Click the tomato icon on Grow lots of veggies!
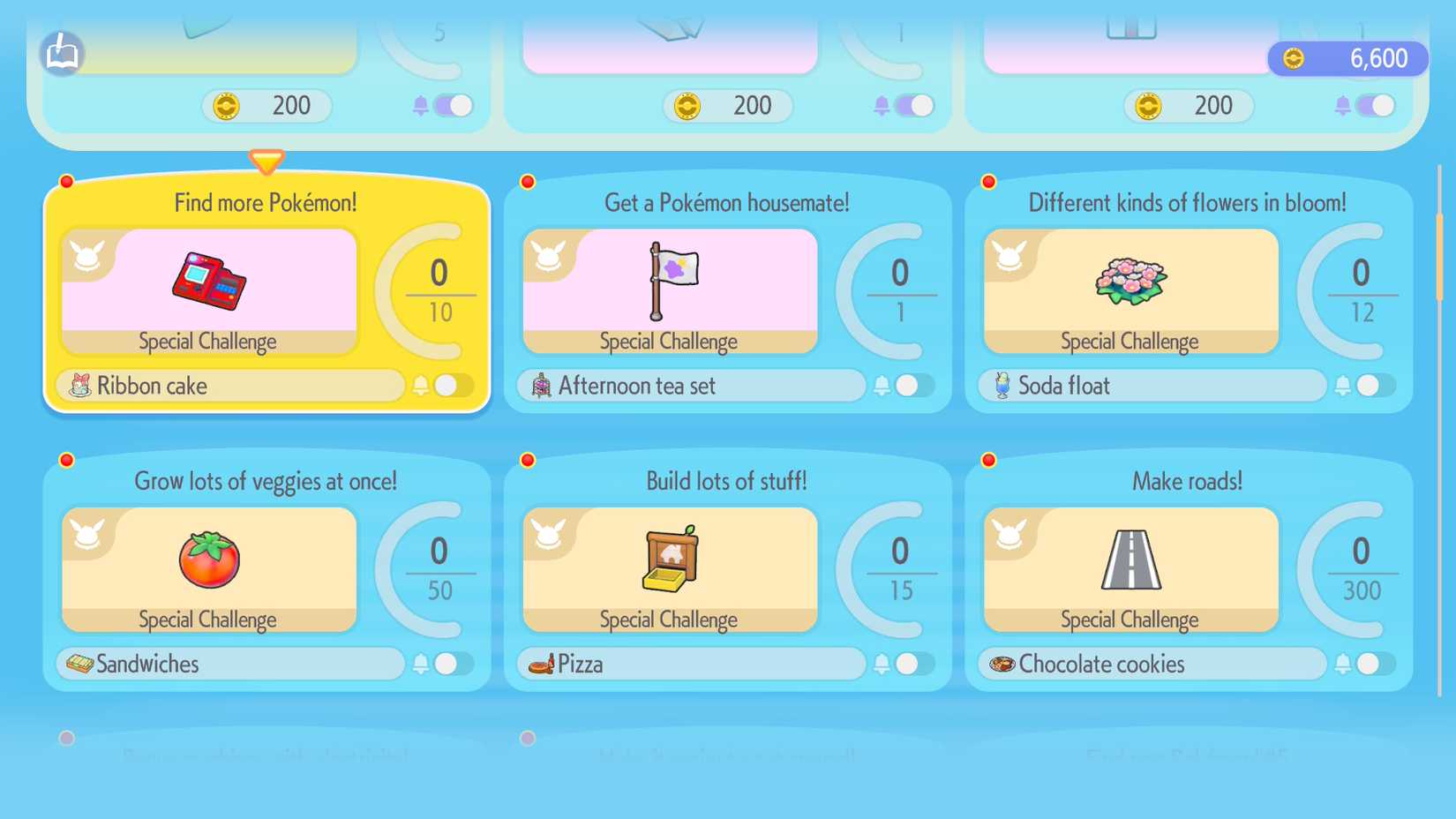1456x819 pixels. pos(208,558)
